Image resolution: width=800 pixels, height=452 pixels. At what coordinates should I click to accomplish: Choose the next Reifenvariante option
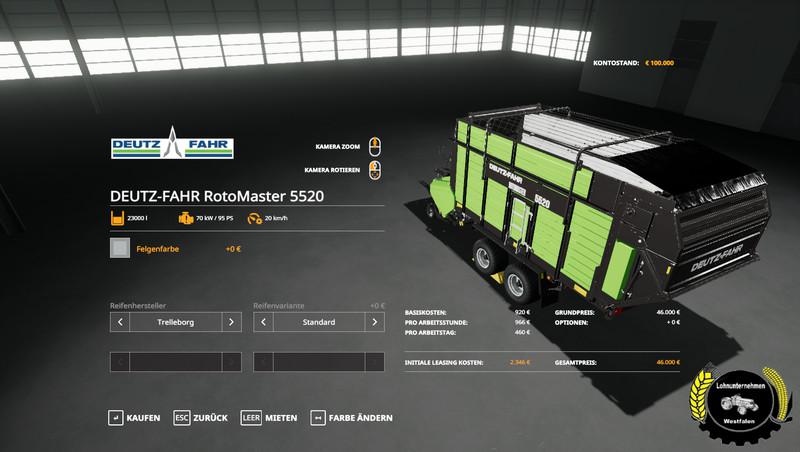376,322
